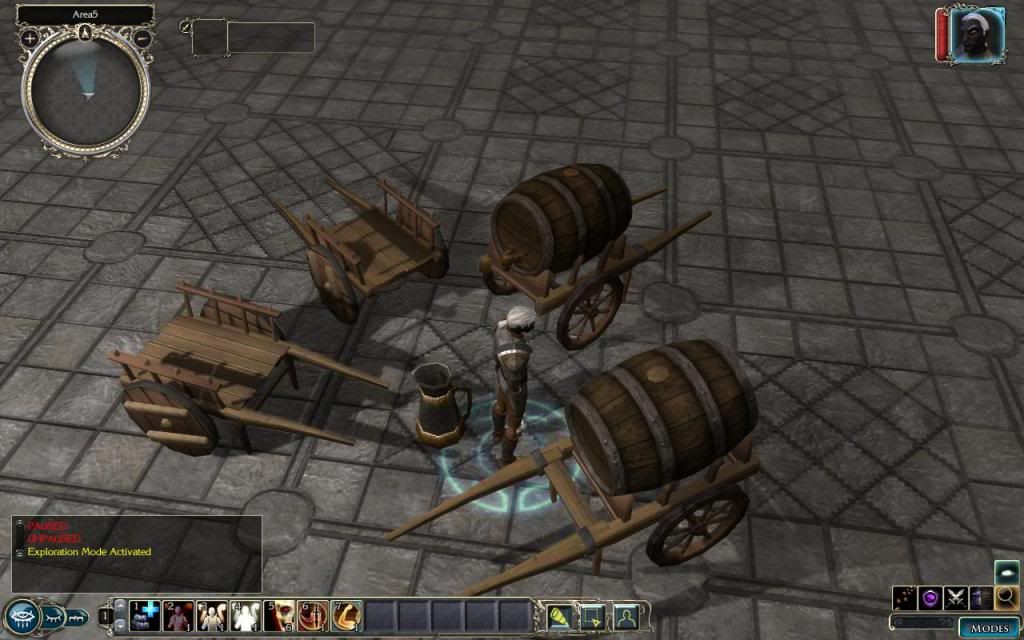Activate the ability in hotbar slot 6
The width and height of the screenshot is (1024, 640).
tap(313, 616)
